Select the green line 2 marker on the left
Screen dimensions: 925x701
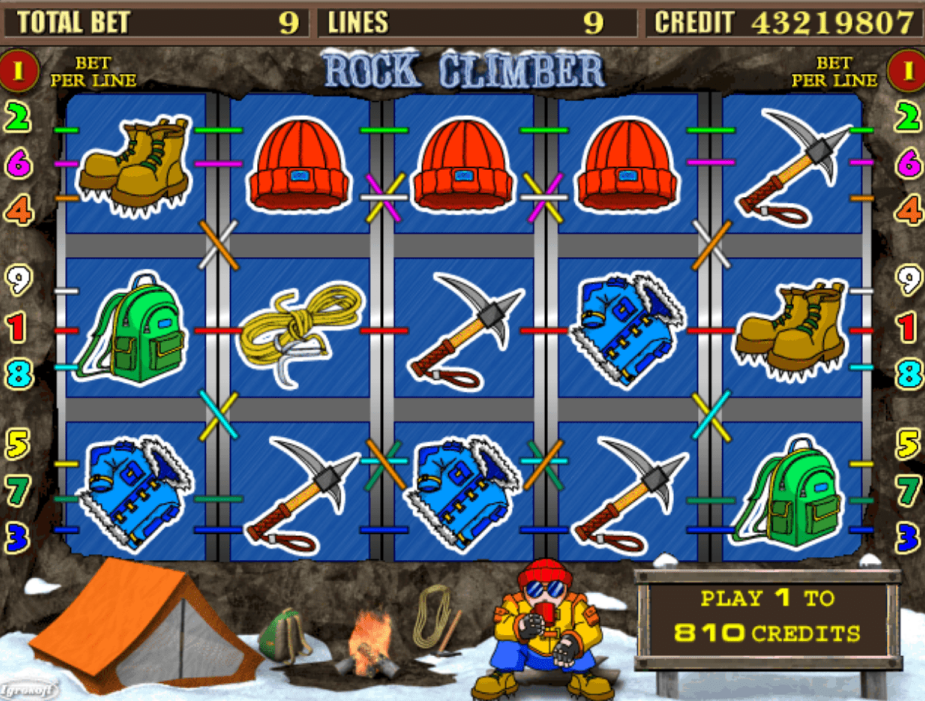(x=18, y=118)
